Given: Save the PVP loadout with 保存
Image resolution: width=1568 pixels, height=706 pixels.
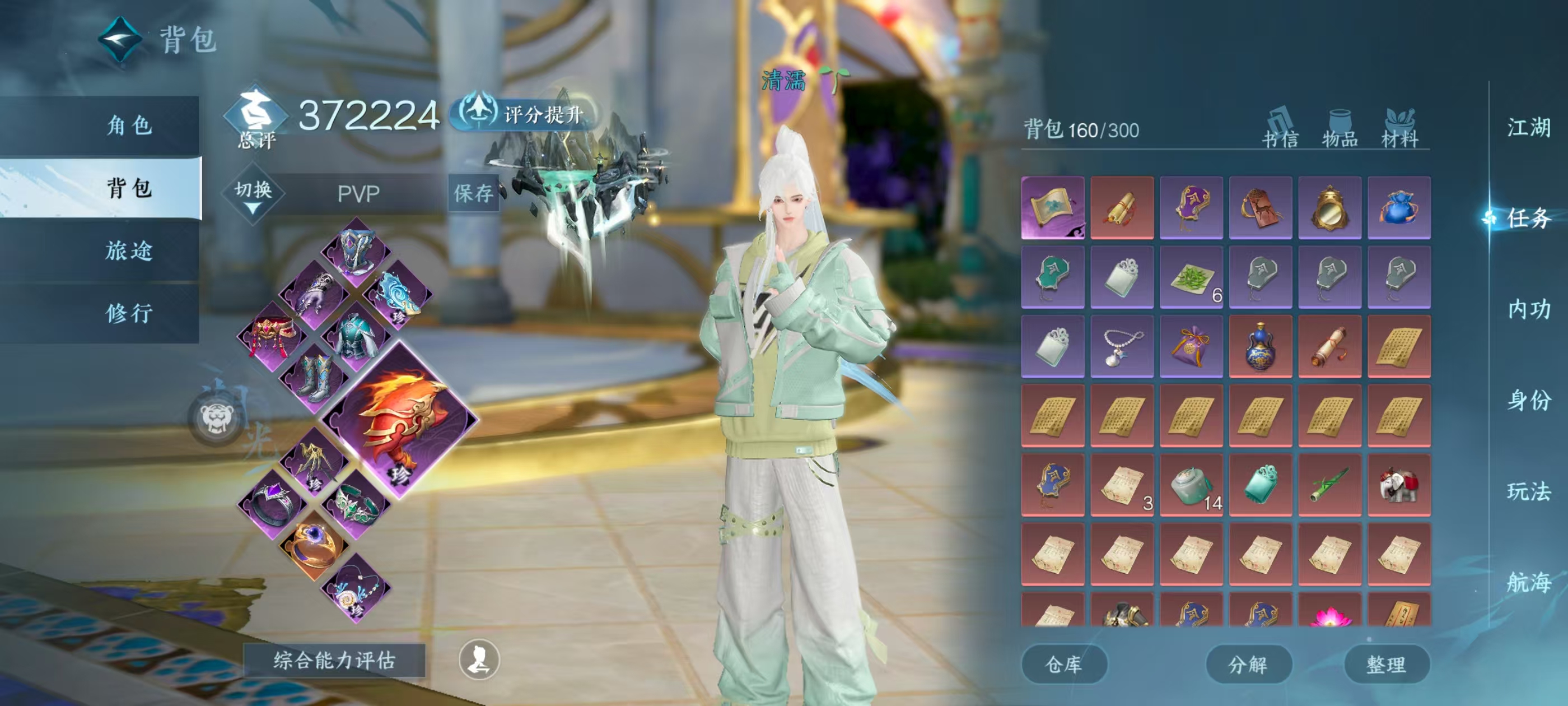Looking at the screenshot, I should 473,194.
